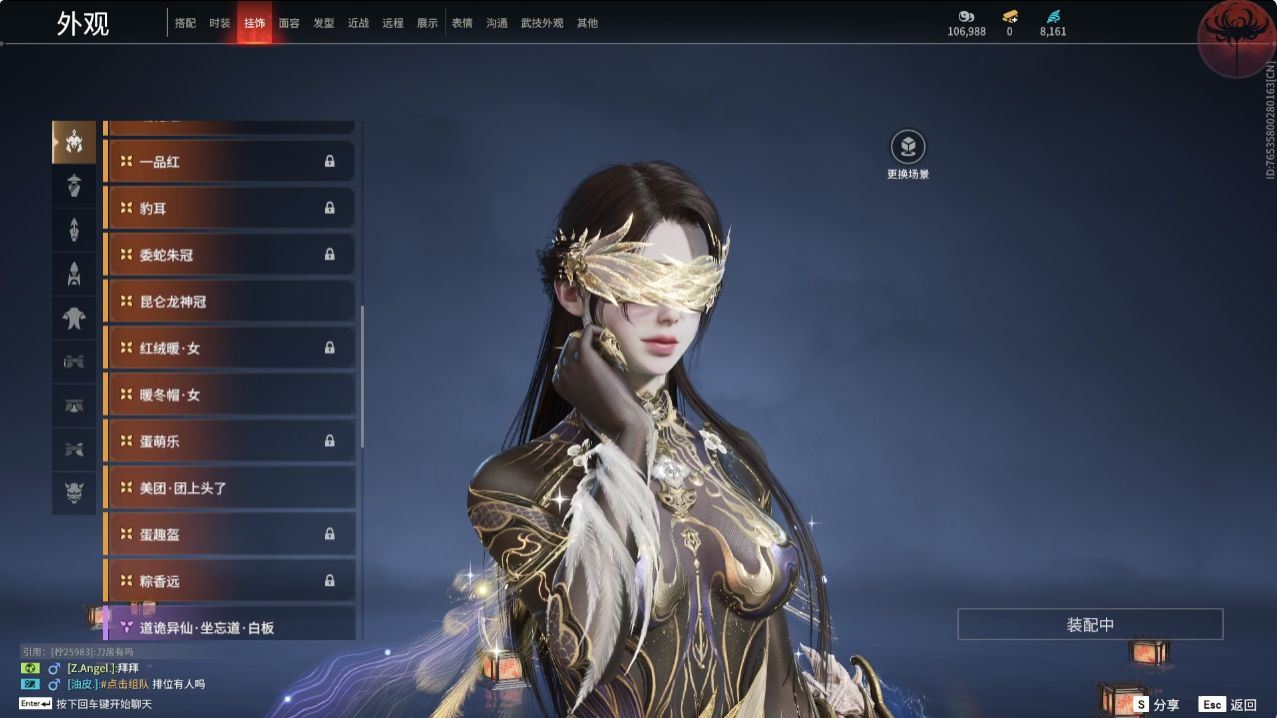Go back with the 返回 button
This screenshot has height=718, width=1277.
[x=1228, y=705]
